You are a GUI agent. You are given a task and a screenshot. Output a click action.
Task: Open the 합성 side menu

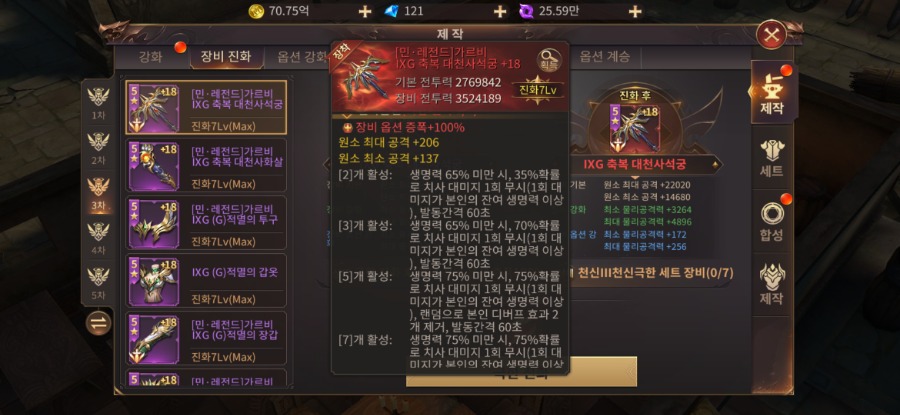772,221
